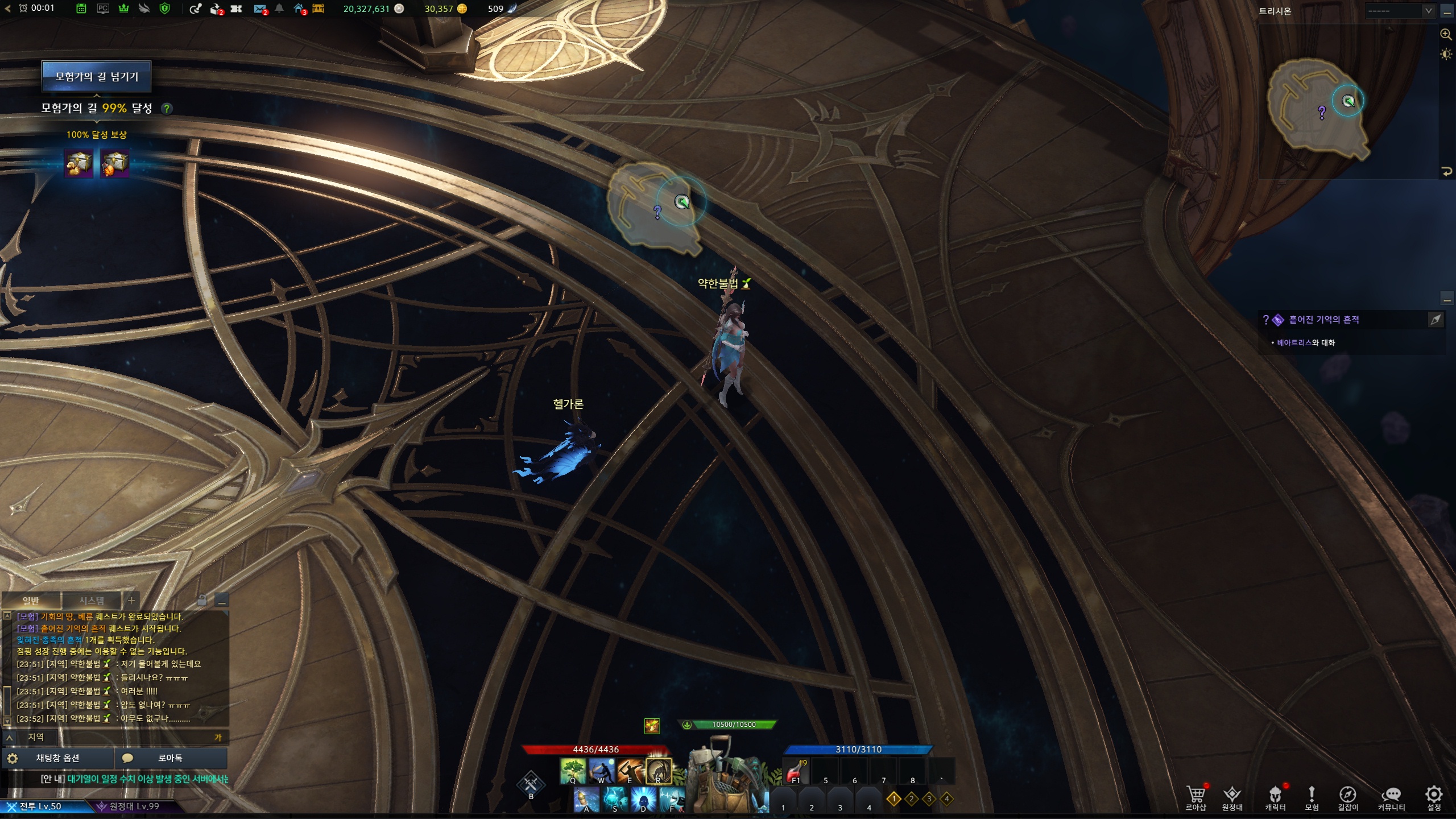Open the minimap channel dropdown
Viewport: 1456px width, 819px height.
[x=1399, y=11]
